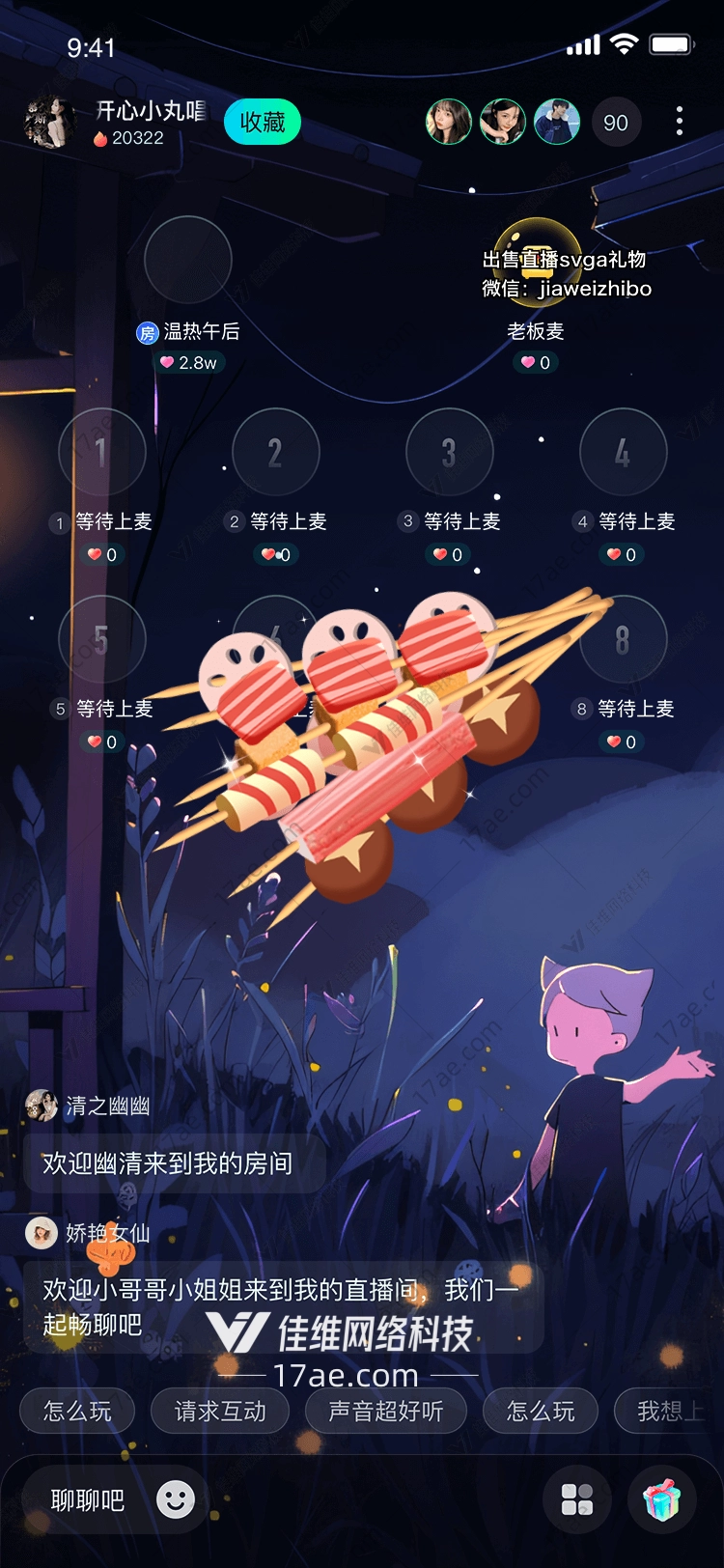Open the smiley emoji picker

click(x=176, y=1499)
